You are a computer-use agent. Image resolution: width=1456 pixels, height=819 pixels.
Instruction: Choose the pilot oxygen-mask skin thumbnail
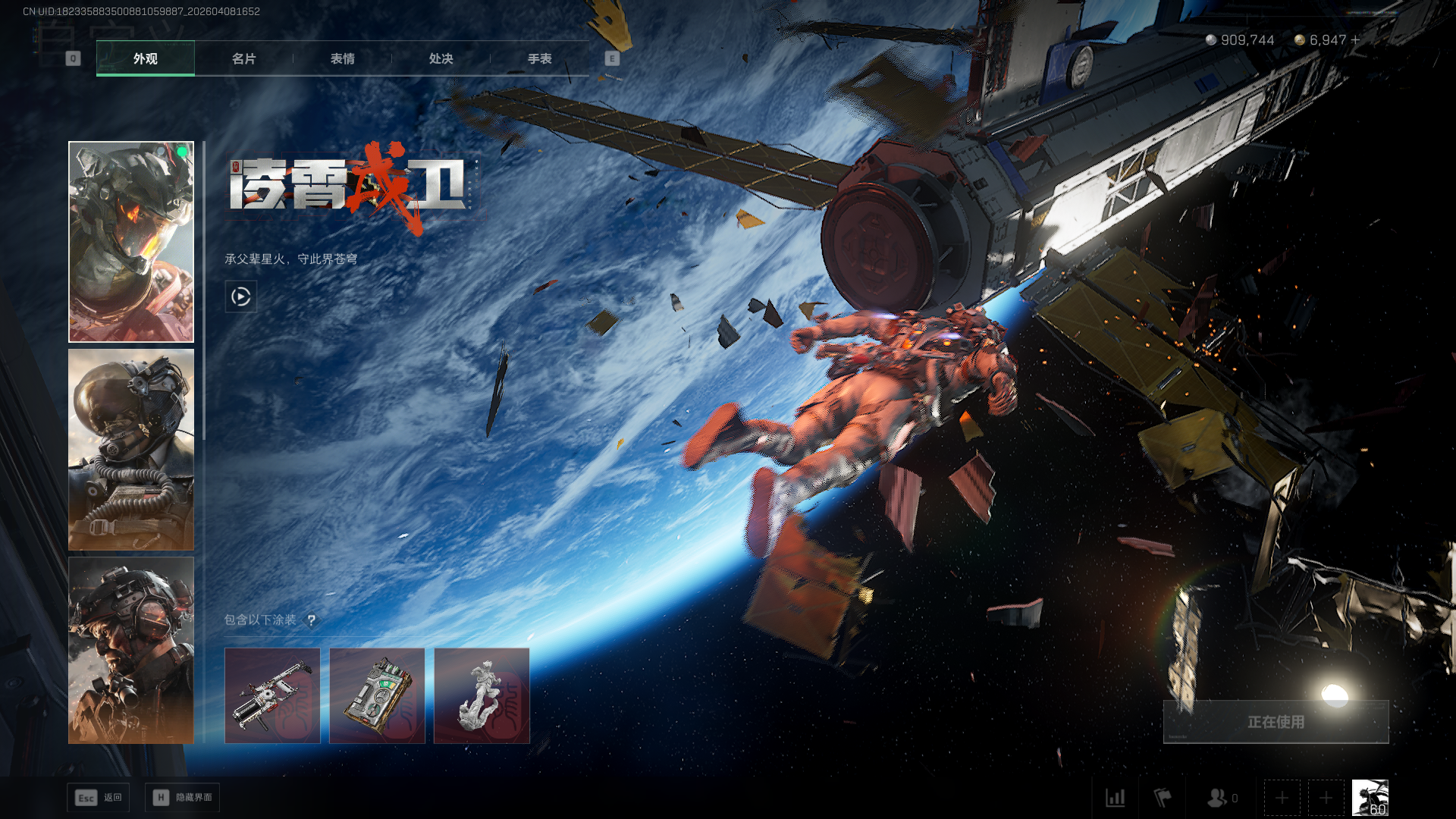click(131, 449)
